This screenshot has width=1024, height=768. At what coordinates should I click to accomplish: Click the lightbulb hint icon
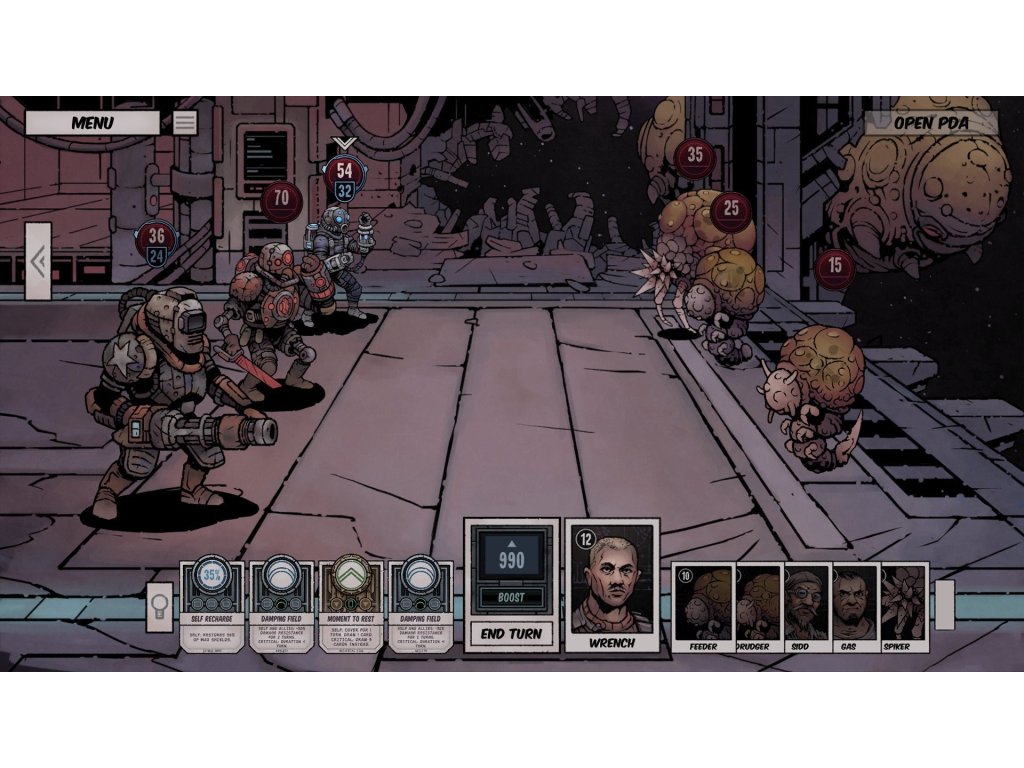(x=160, y=607)
